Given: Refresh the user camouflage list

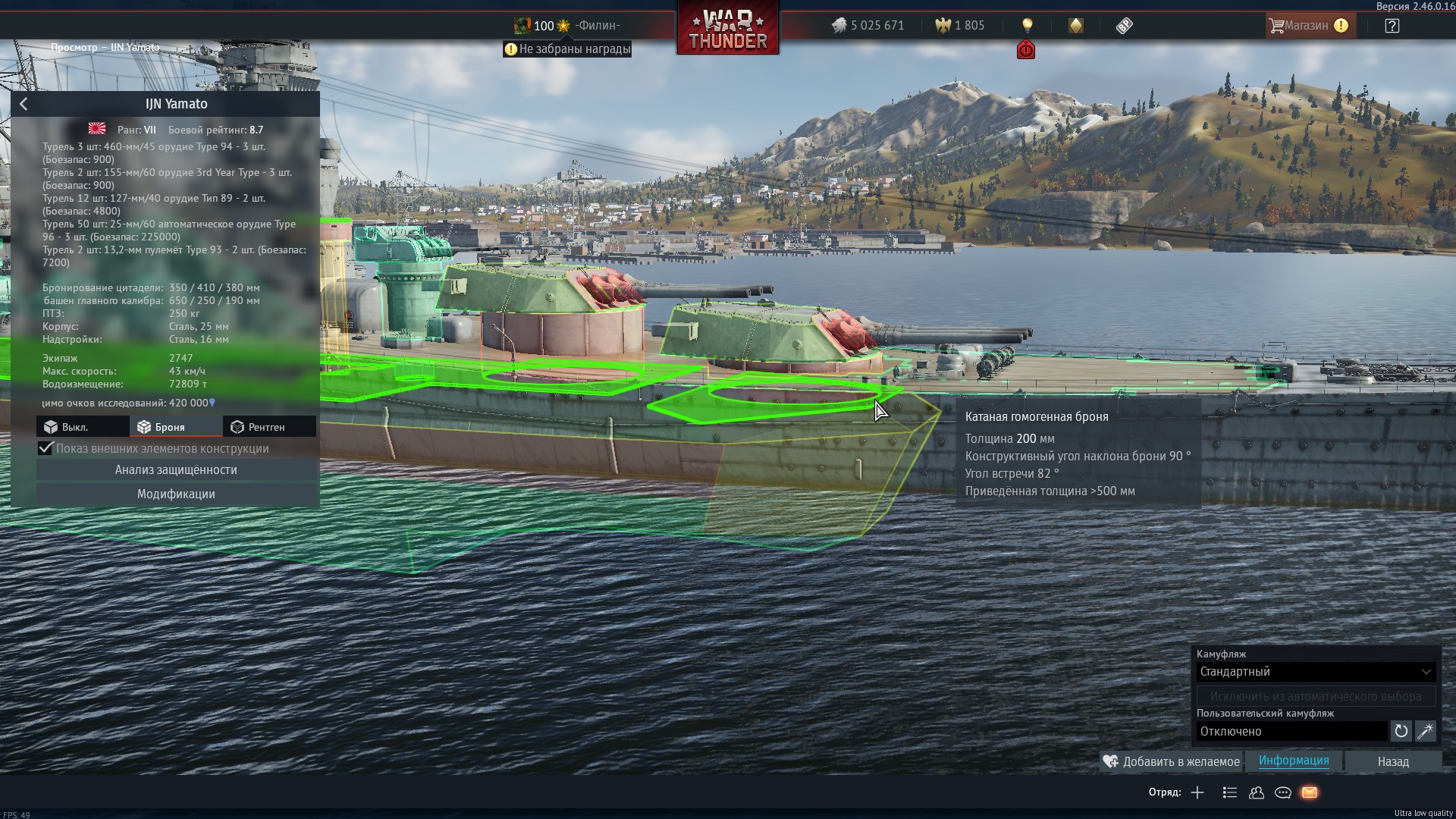Looking at the screenshot, I should [x=1401, y=731].
